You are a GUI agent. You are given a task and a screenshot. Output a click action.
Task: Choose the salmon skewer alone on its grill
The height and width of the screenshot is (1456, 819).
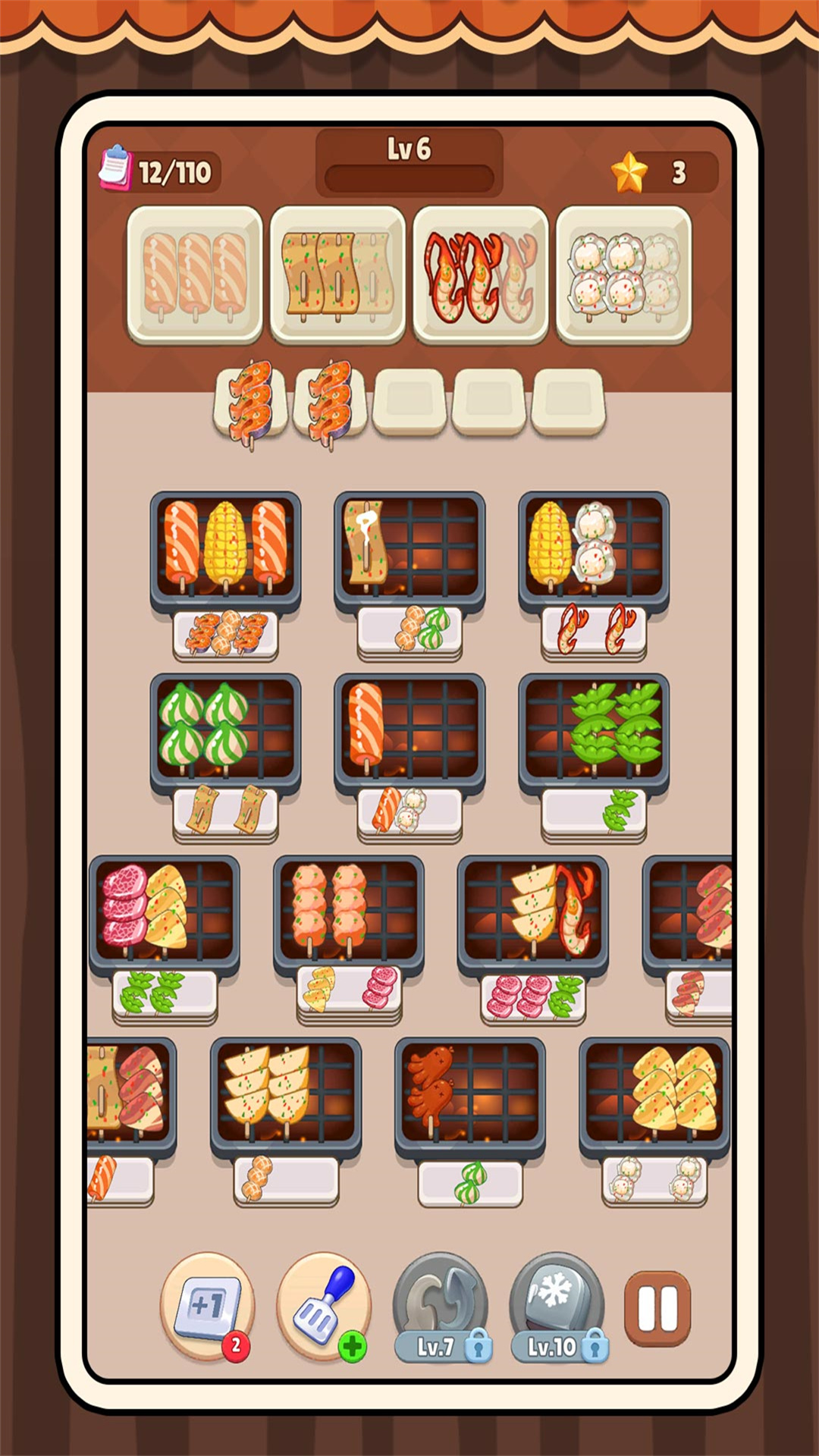[366, 724]
